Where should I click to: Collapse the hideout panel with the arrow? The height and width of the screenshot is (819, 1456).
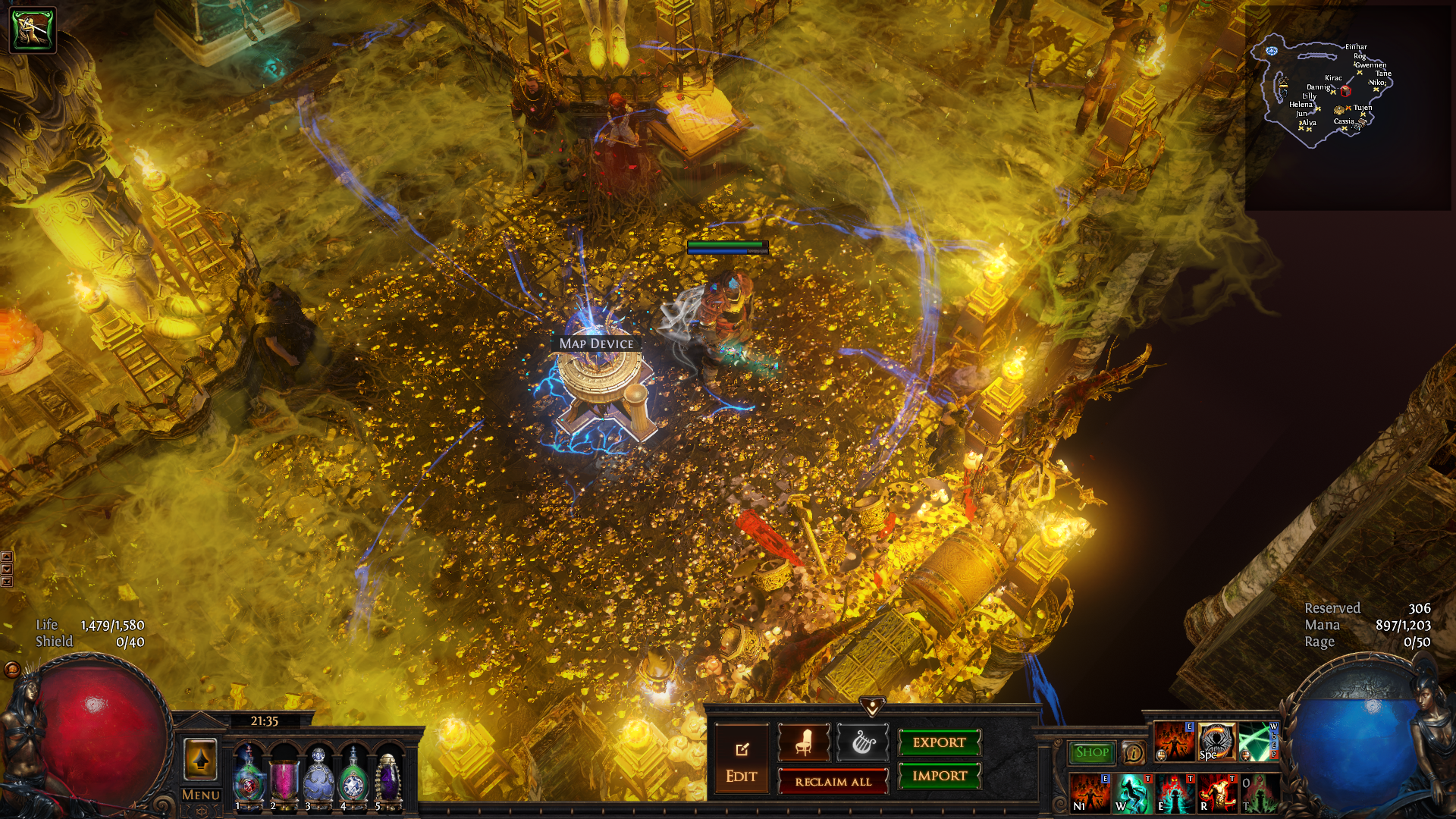point(872,707)
